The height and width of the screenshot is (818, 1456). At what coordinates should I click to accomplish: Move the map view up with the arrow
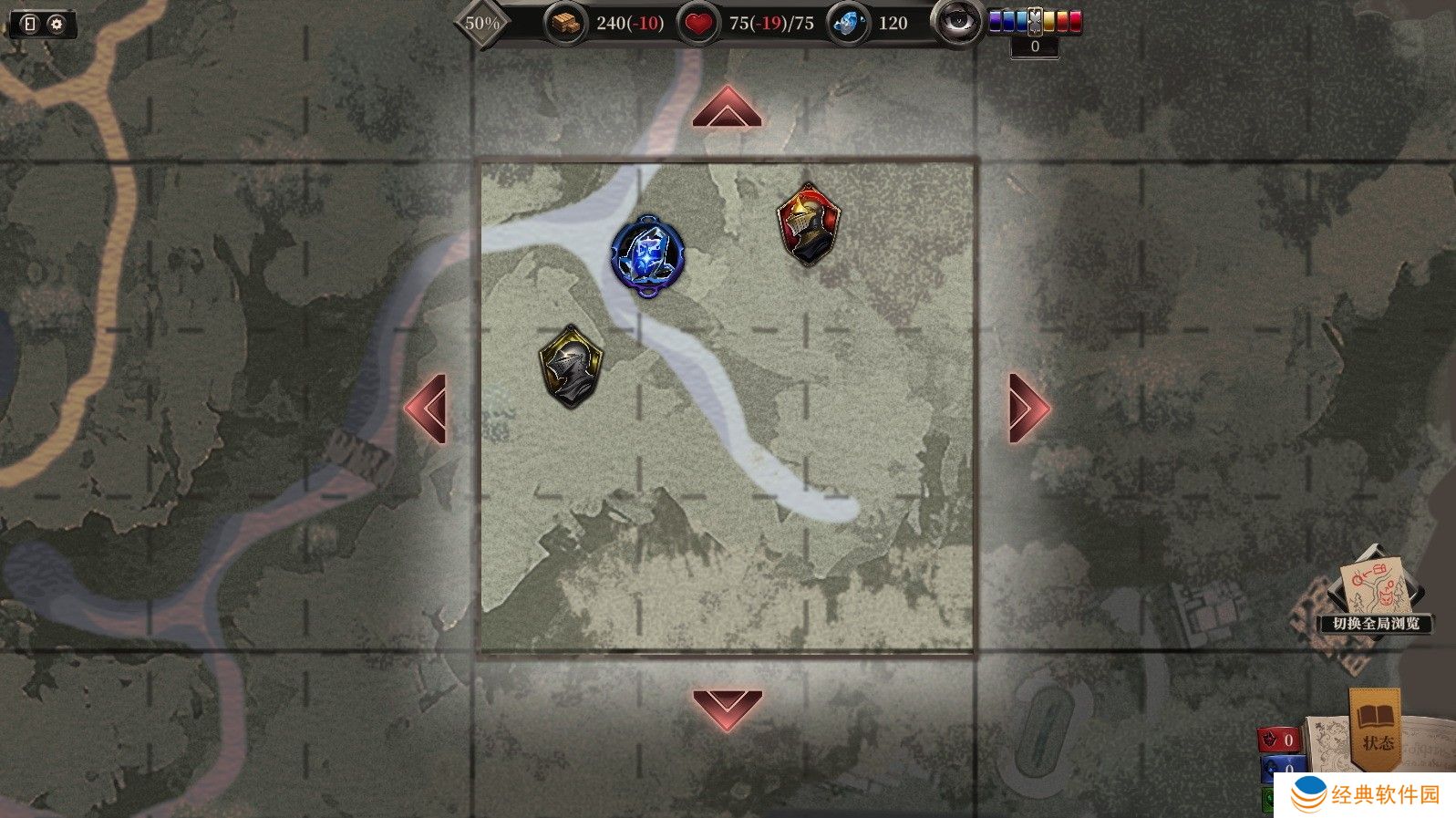pyautogui.click(x=727, y=107)
